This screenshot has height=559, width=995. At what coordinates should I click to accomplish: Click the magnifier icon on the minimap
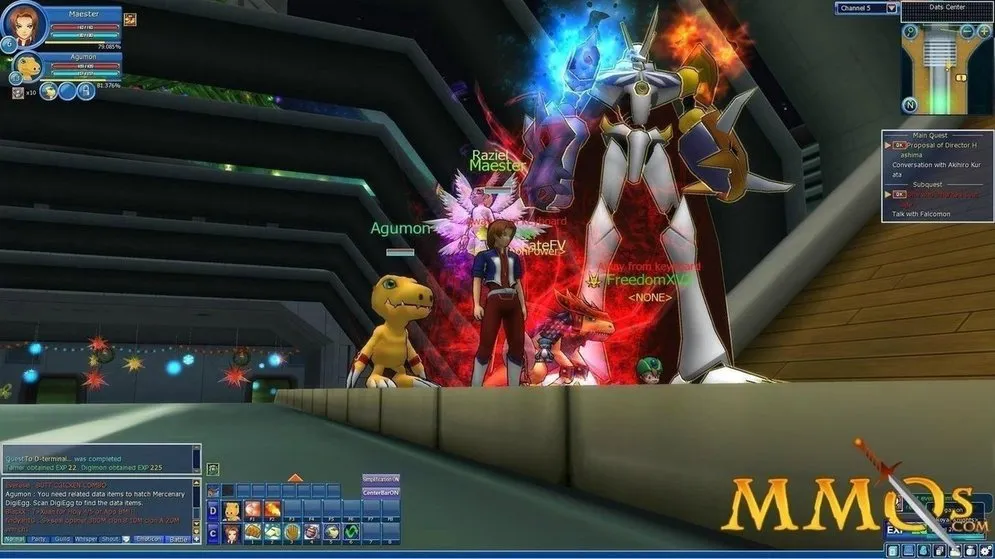click(x=909, y=32)
